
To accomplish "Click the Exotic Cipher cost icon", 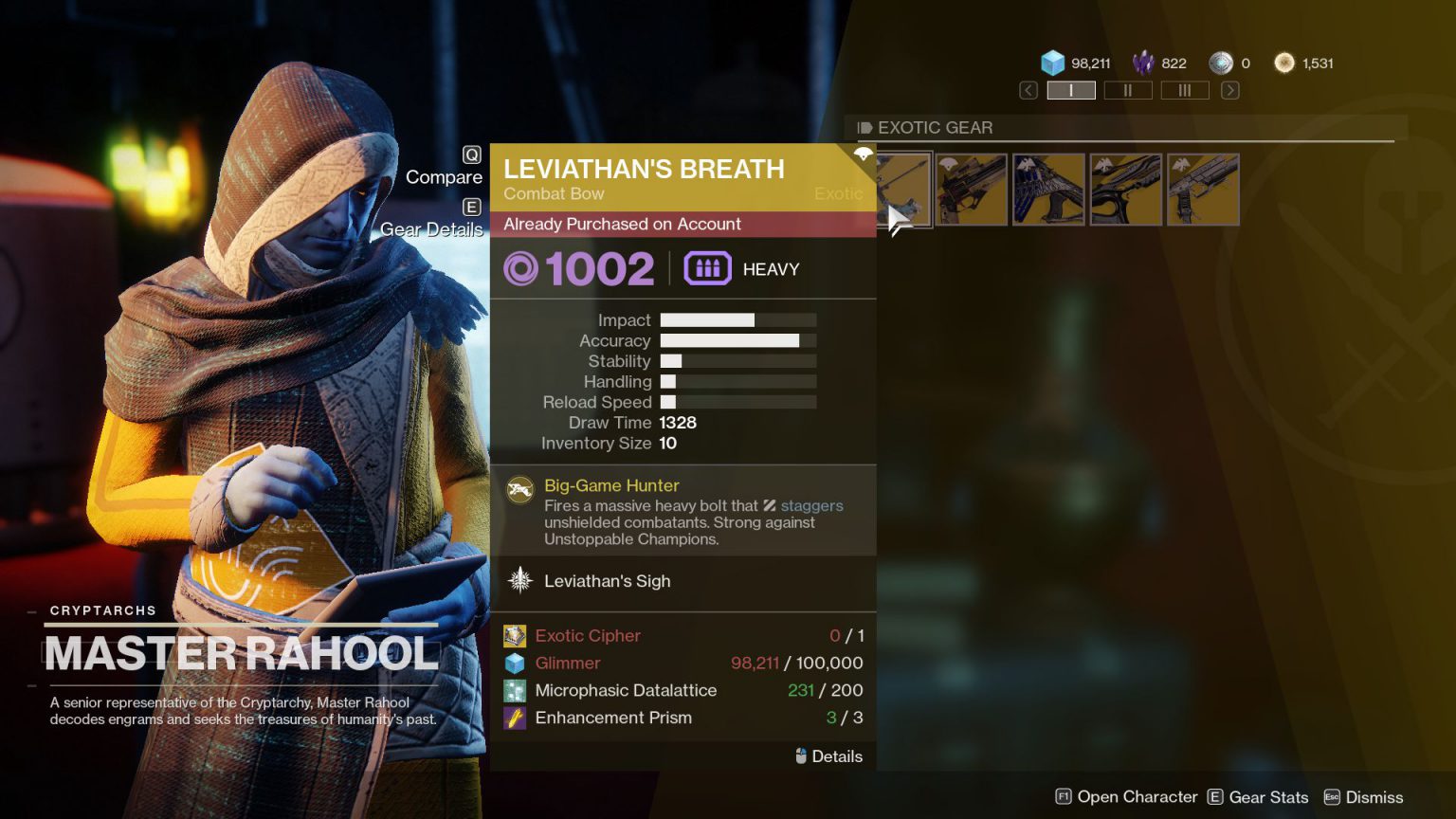I will click(x=515, y=635).
